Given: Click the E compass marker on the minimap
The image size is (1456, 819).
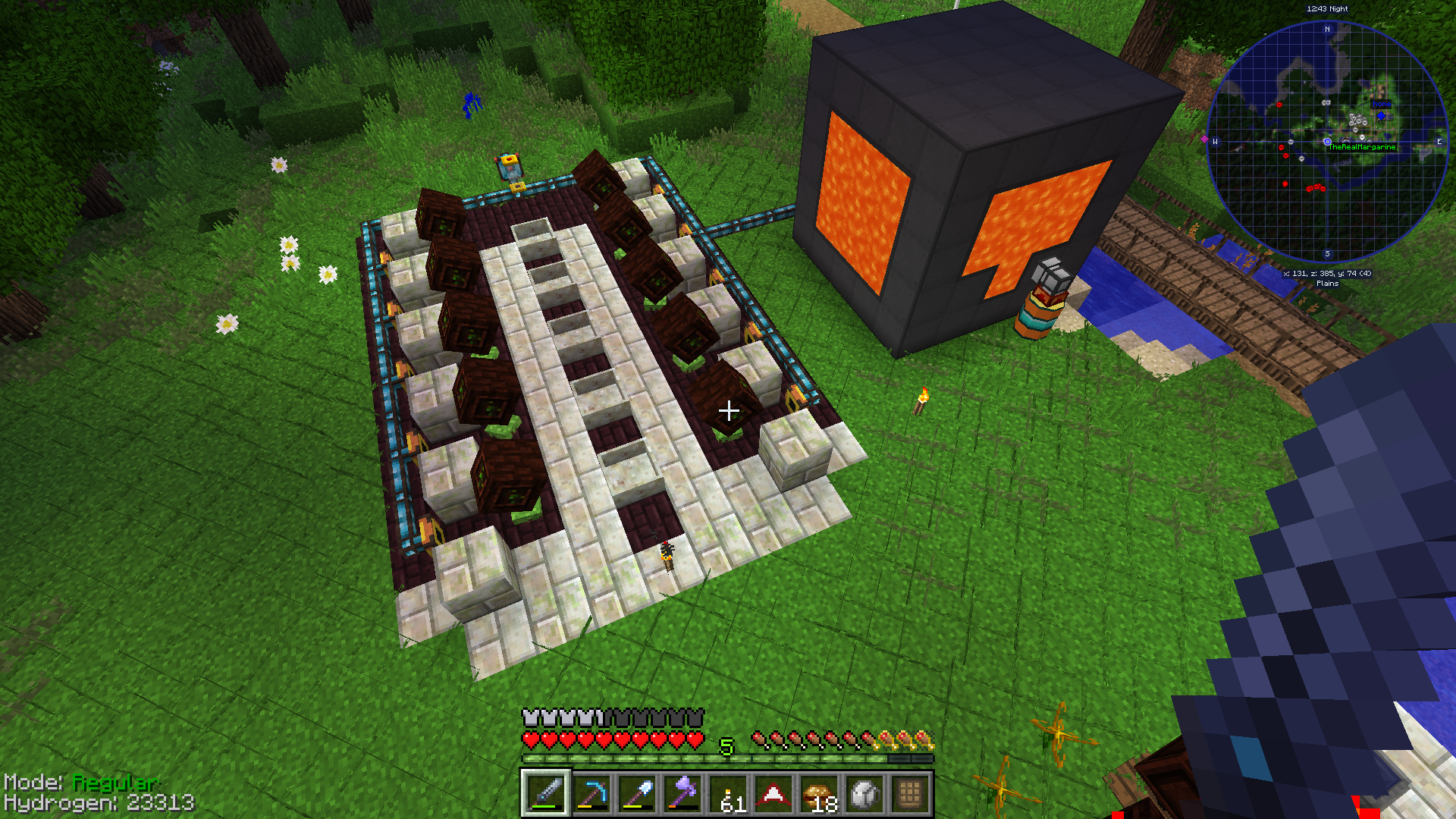Looking at the screenshot, I should pos(1439,142).
